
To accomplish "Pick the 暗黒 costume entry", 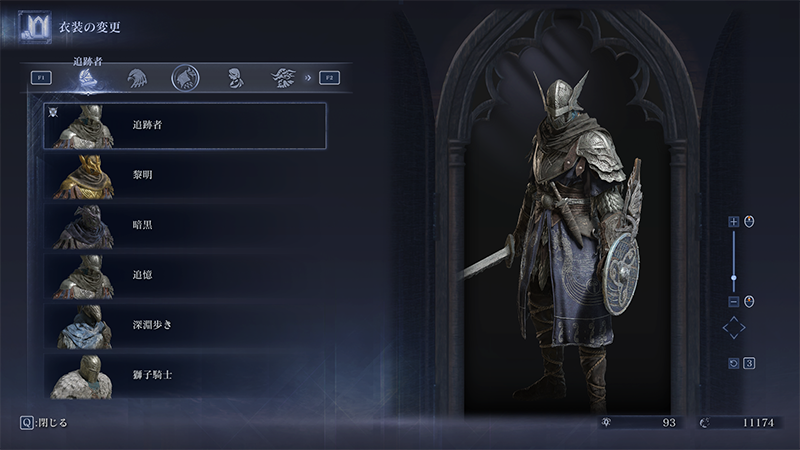I will coord(185,225).
